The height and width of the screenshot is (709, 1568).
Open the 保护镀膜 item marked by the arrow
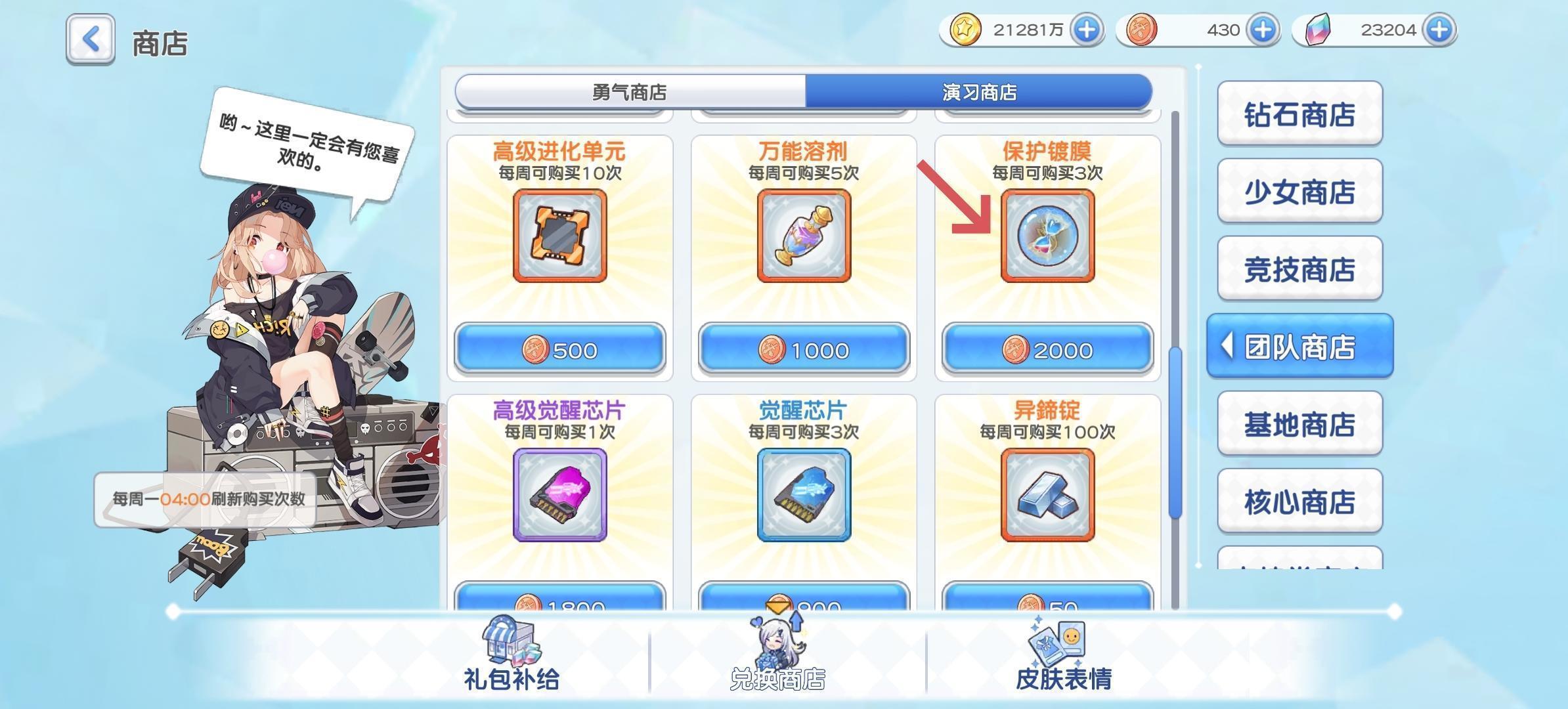click(x=1045, y=236)
